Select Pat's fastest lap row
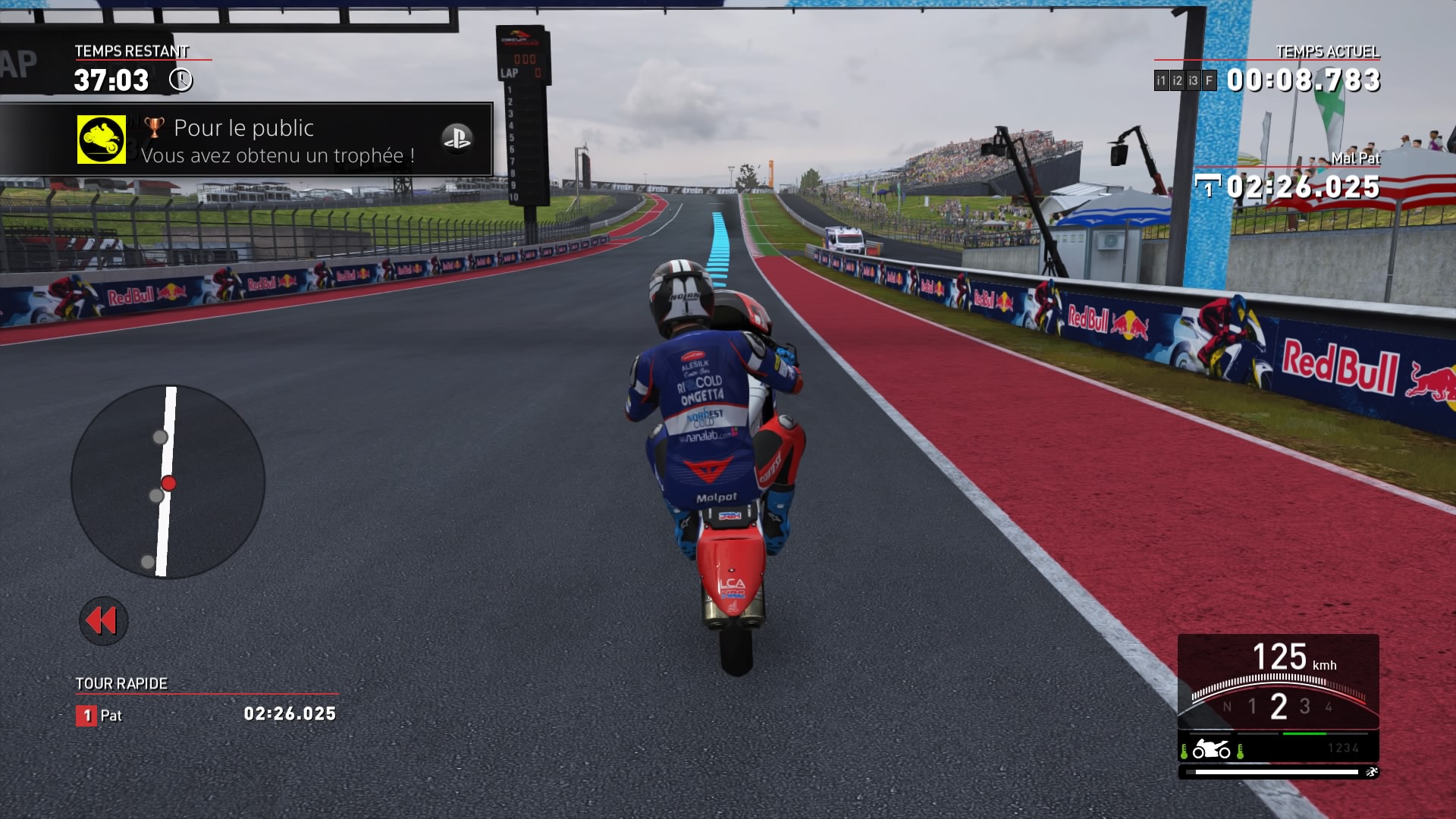The image size is (1456, 819). pyautogui.click(x=206, y=714)
